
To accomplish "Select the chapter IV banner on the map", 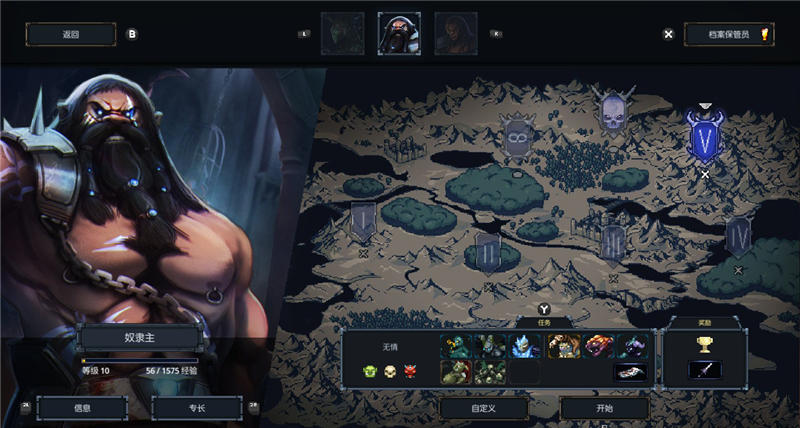I will (x=739, y=238).
